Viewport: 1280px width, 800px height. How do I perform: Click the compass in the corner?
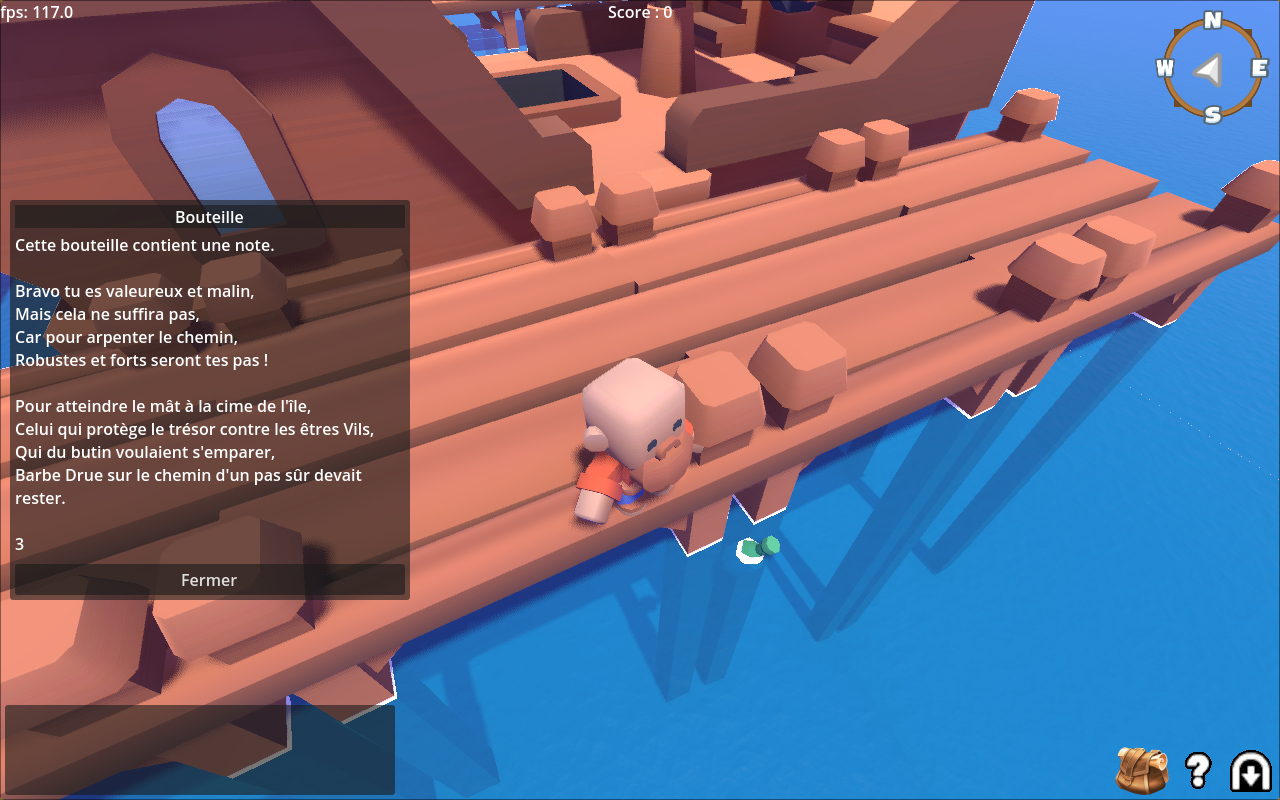pyautogui.click(x=1212, y=68)
